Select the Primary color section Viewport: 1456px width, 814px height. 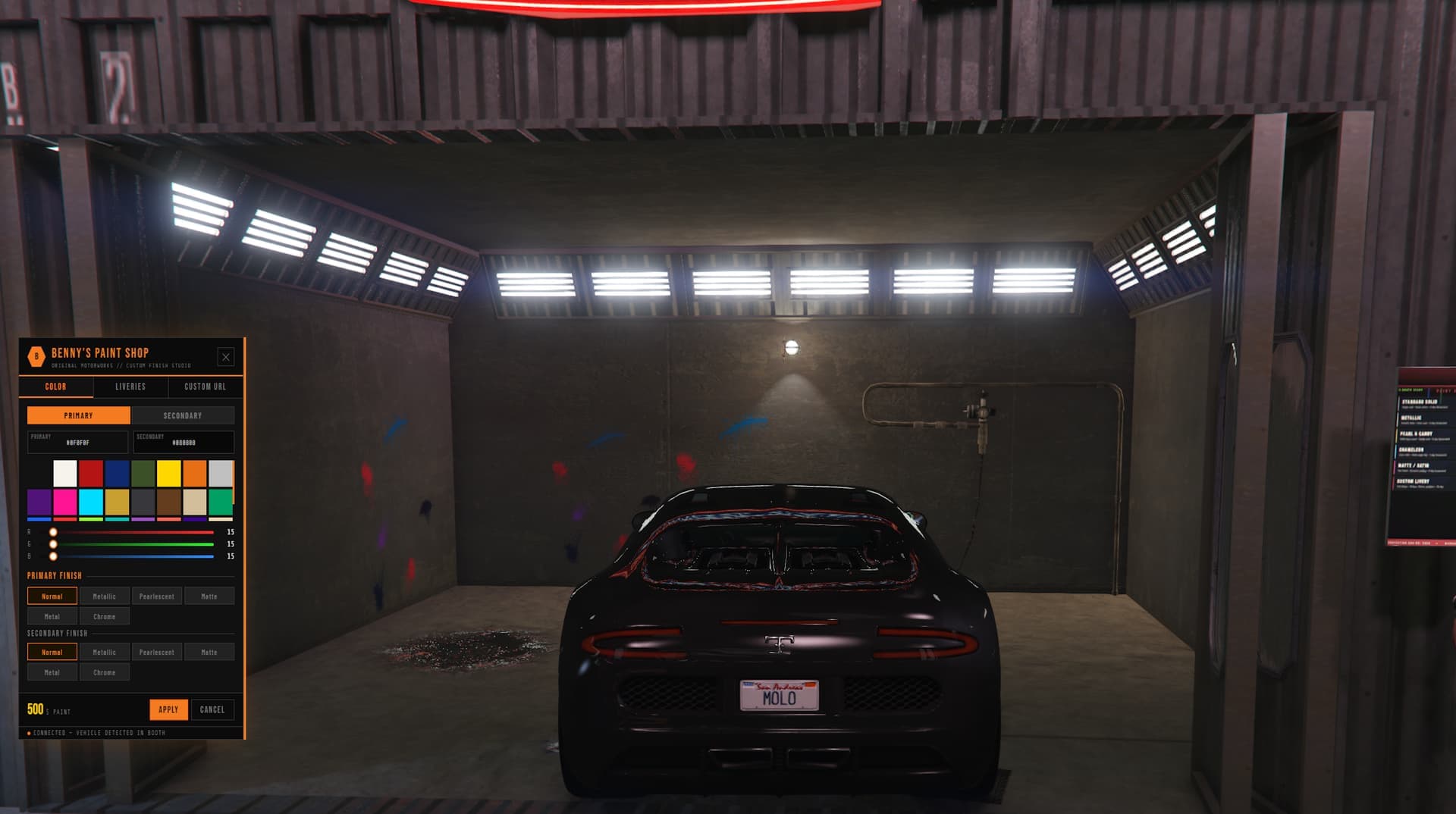pos(79,415)
